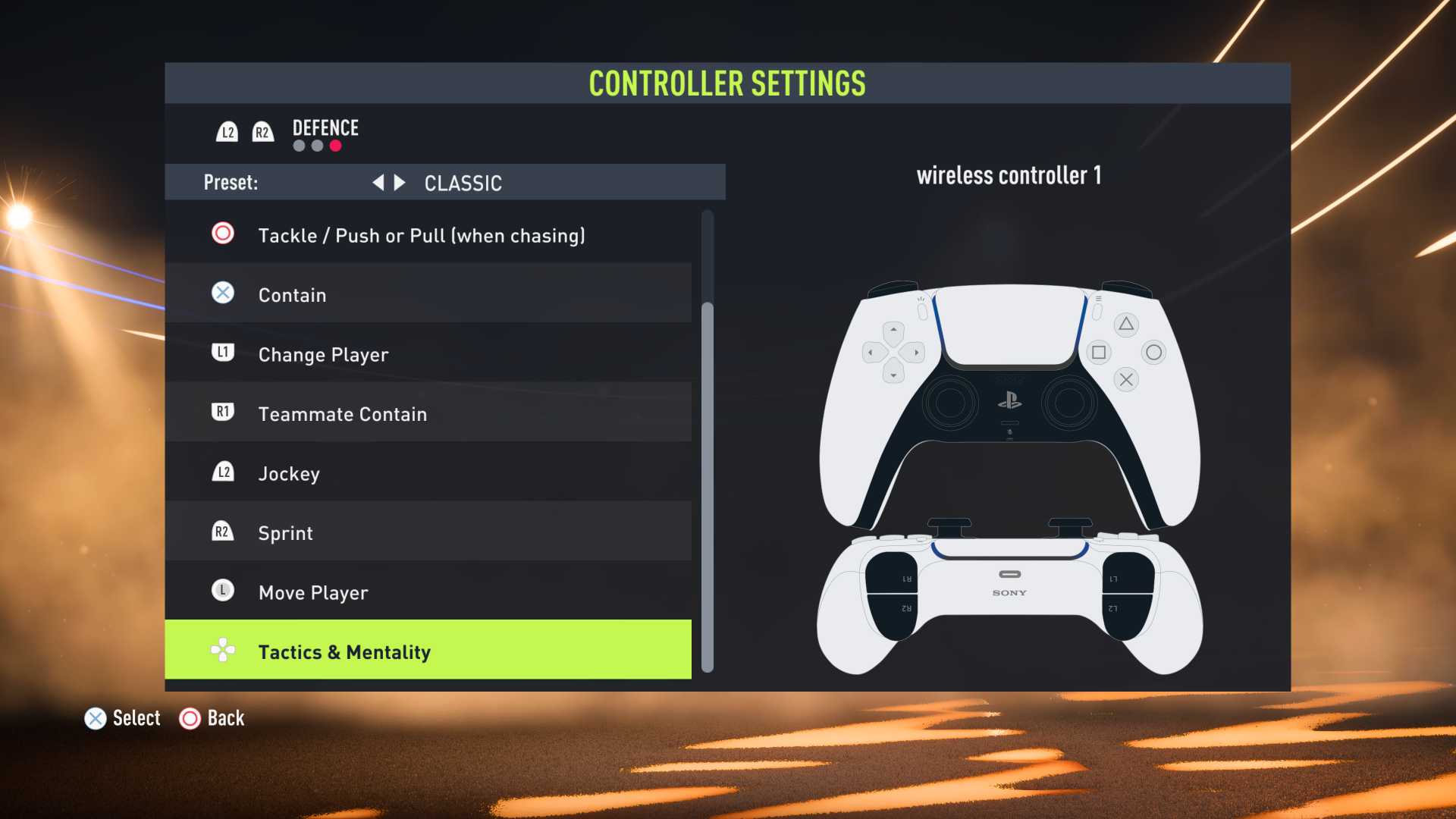Click the left stick icon beside Move Player
The height and width of the screenshot is (819, 1456).
[x=222, y=590]
